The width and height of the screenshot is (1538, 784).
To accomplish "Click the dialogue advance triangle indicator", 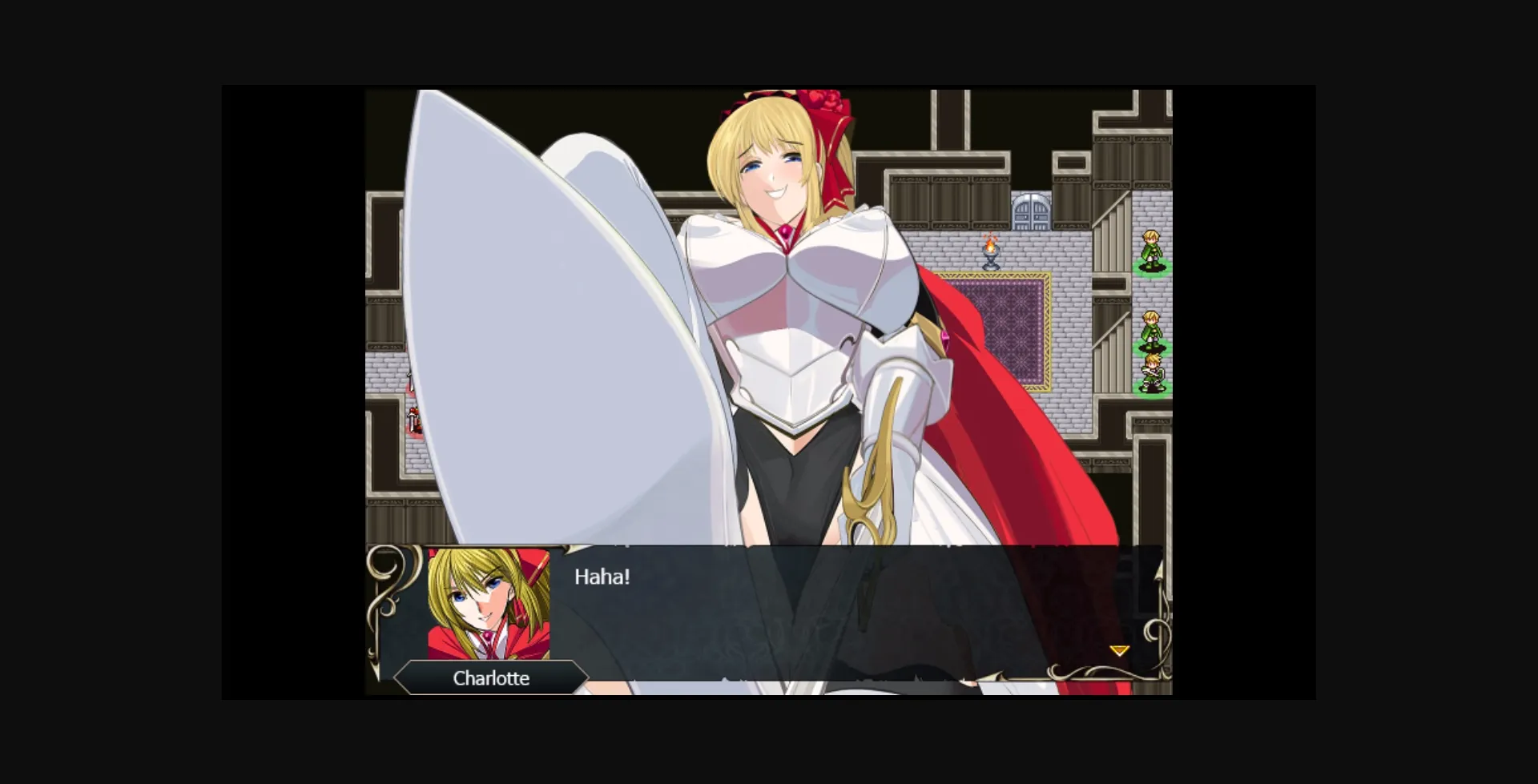I will pos(1119,650).
